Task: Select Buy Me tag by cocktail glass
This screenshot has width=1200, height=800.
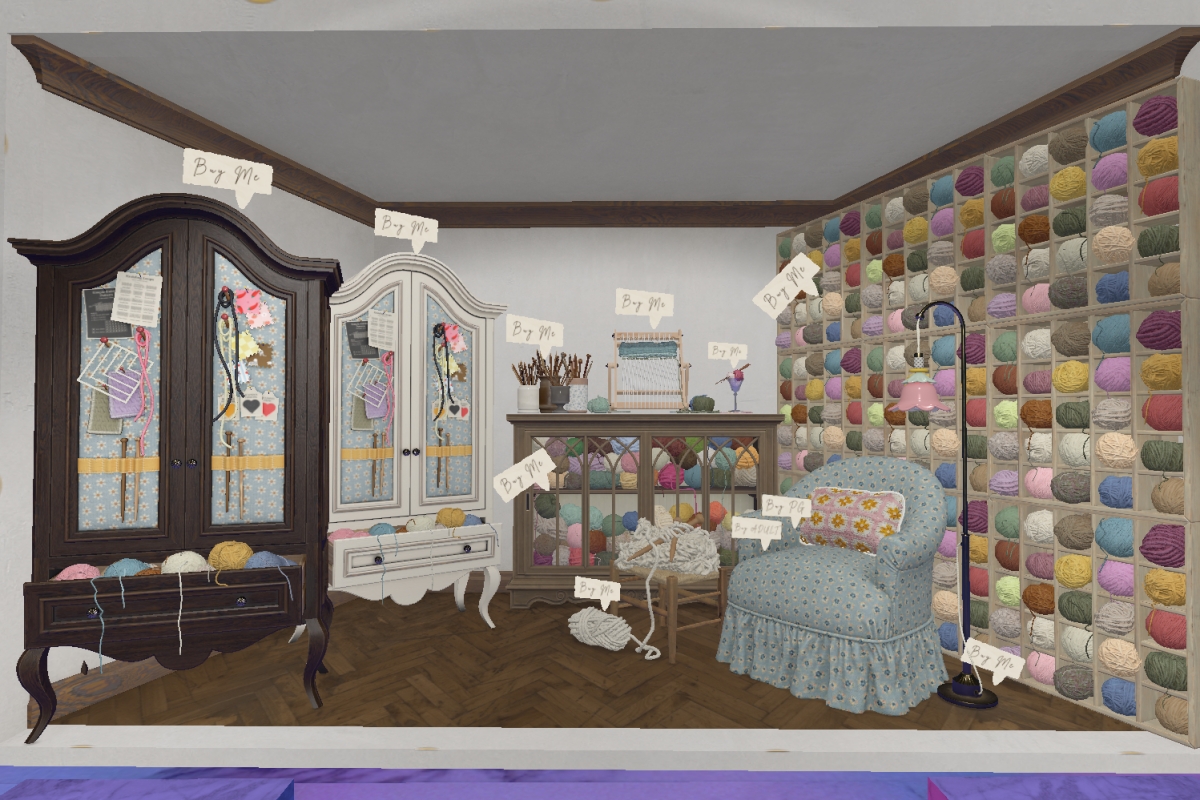Action: coord(727,351)
